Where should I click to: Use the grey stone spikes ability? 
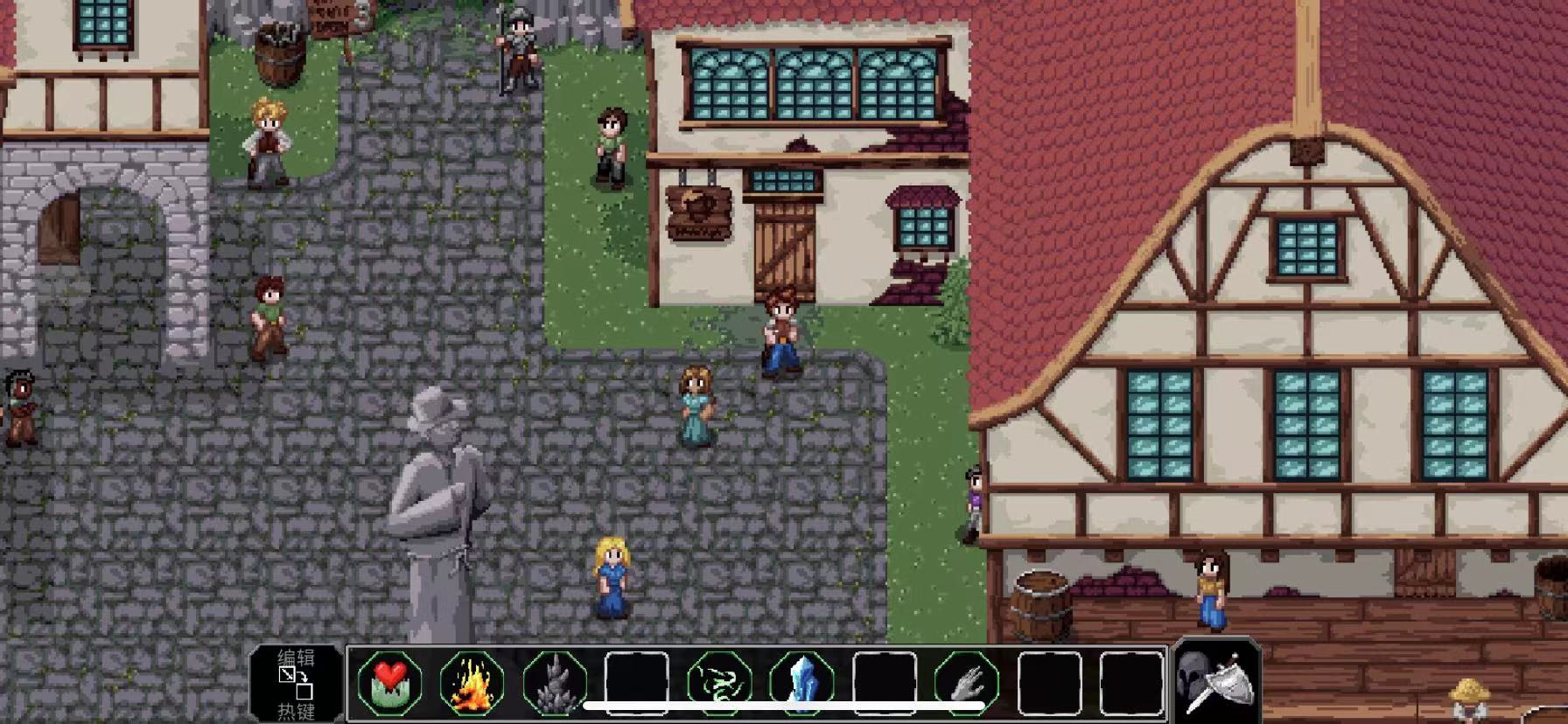[555, 682]
